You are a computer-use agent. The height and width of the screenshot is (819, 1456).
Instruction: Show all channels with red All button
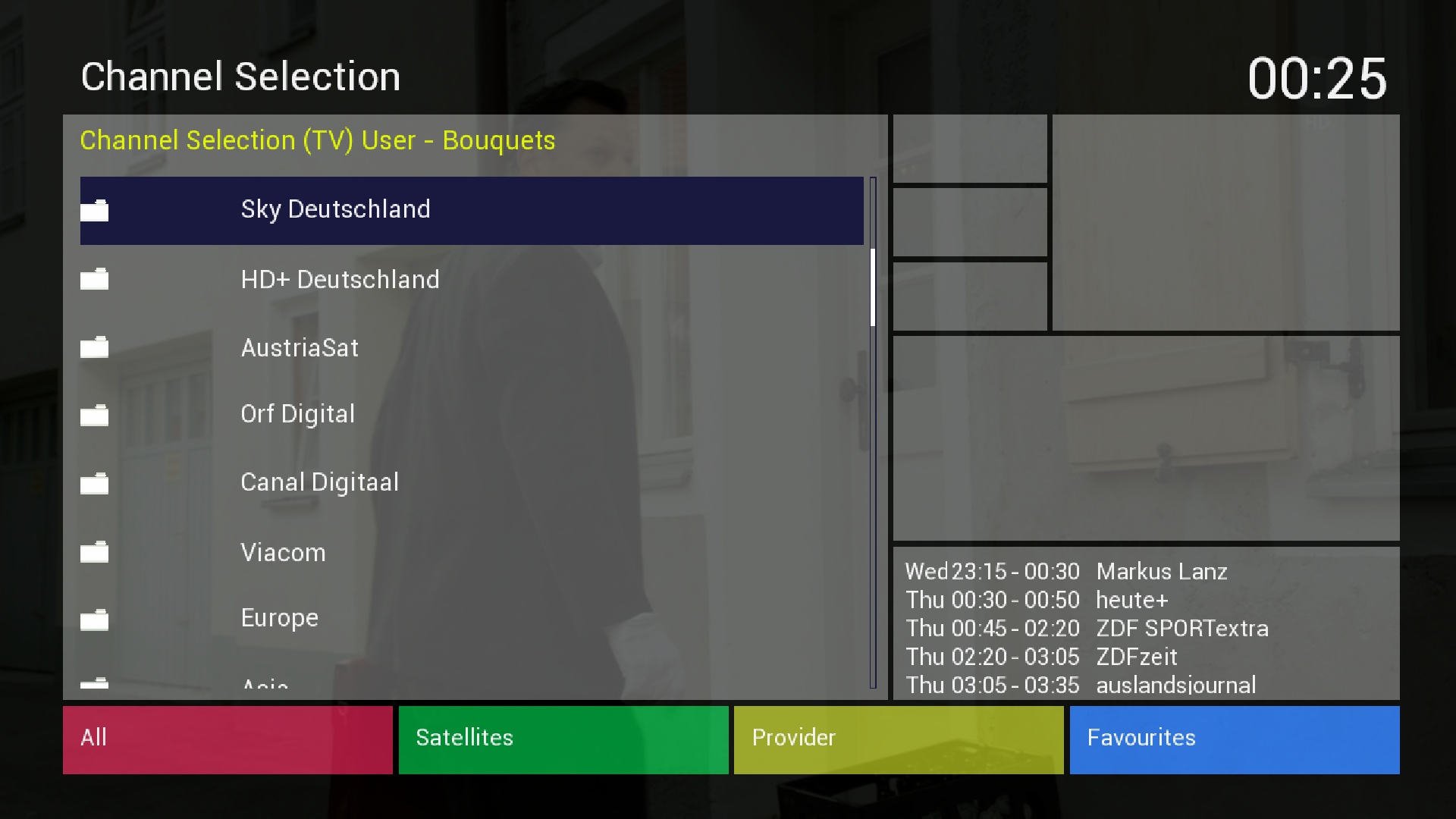click(x=227, y=739)
